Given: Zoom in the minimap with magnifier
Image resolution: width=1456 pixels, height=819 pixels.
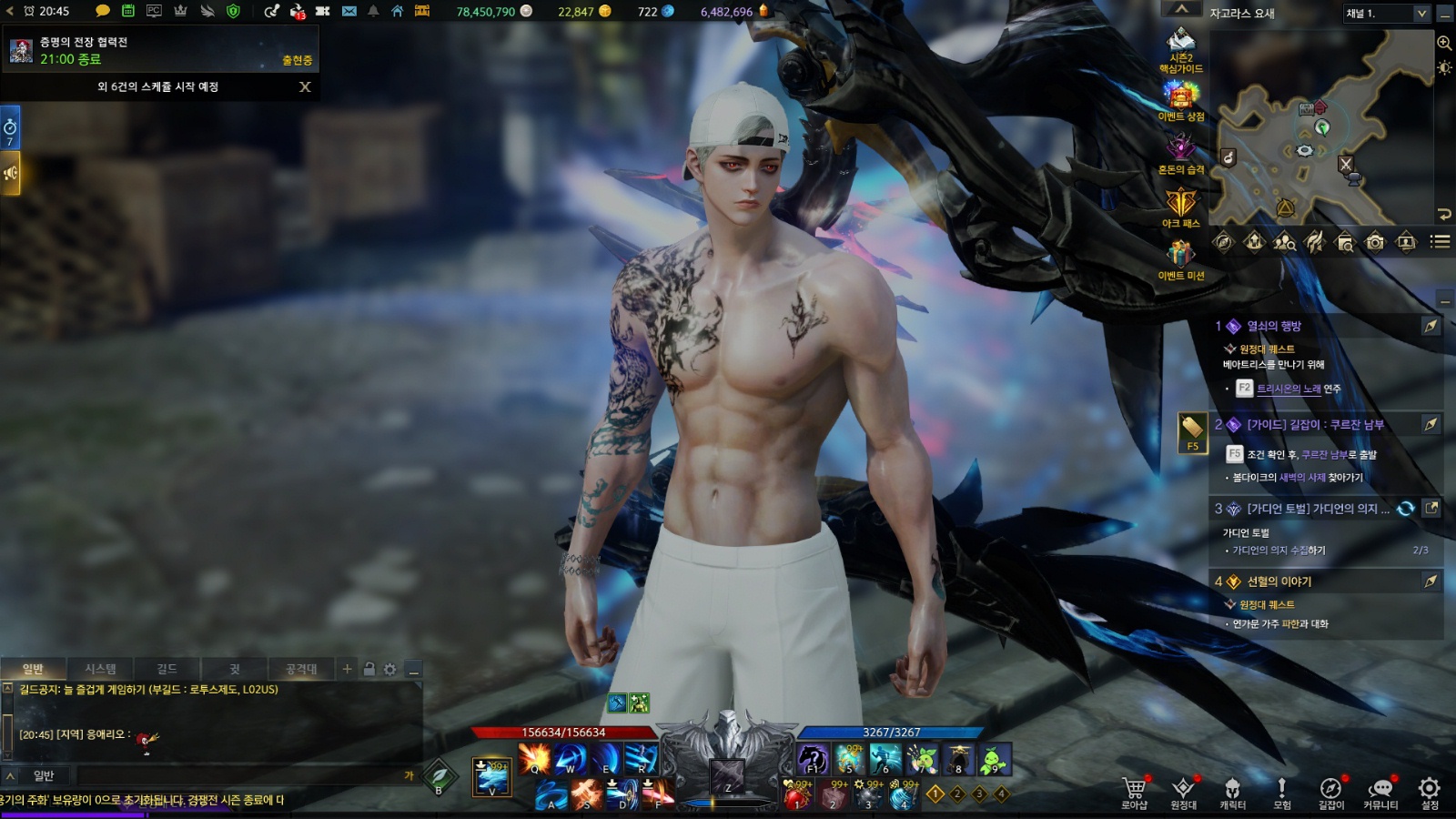Looking at the screenshot, I should coord(1443,43).
